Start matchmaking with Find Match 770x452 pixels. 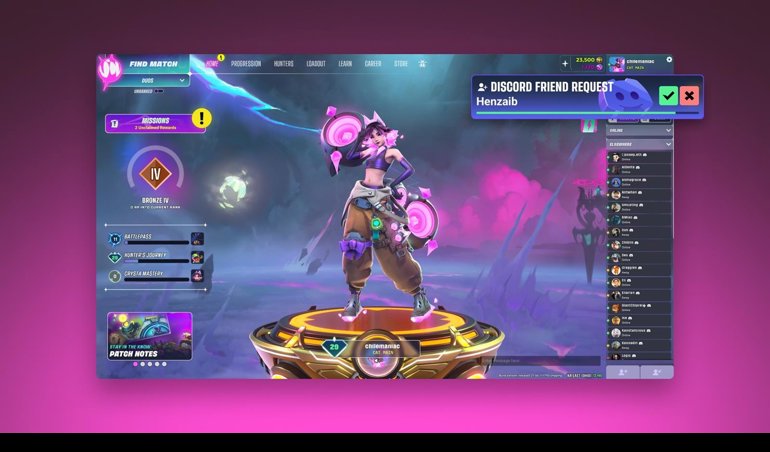coord(156,64)
